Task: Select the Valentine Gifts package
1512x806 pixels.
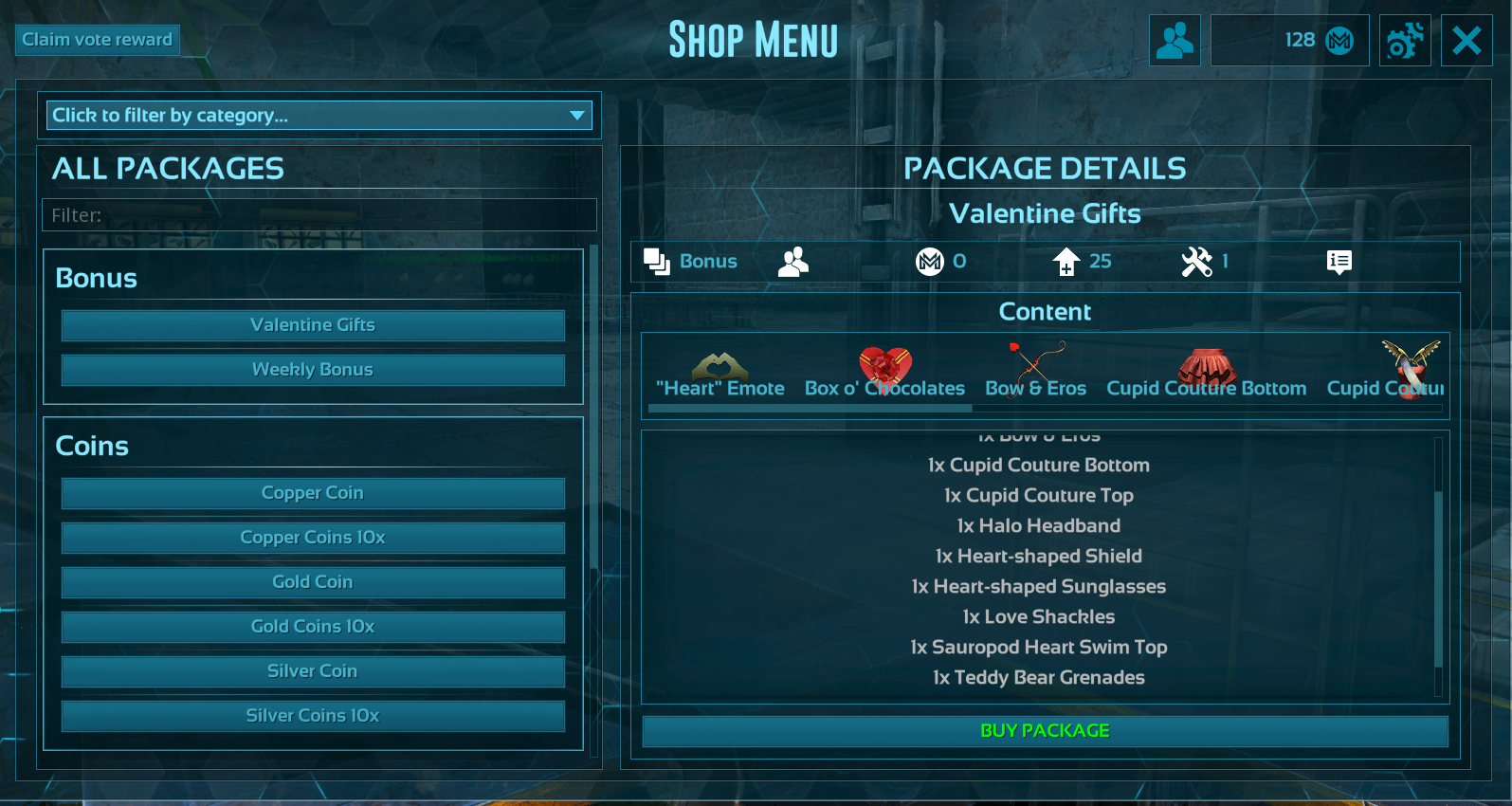Action: (313, 325)
